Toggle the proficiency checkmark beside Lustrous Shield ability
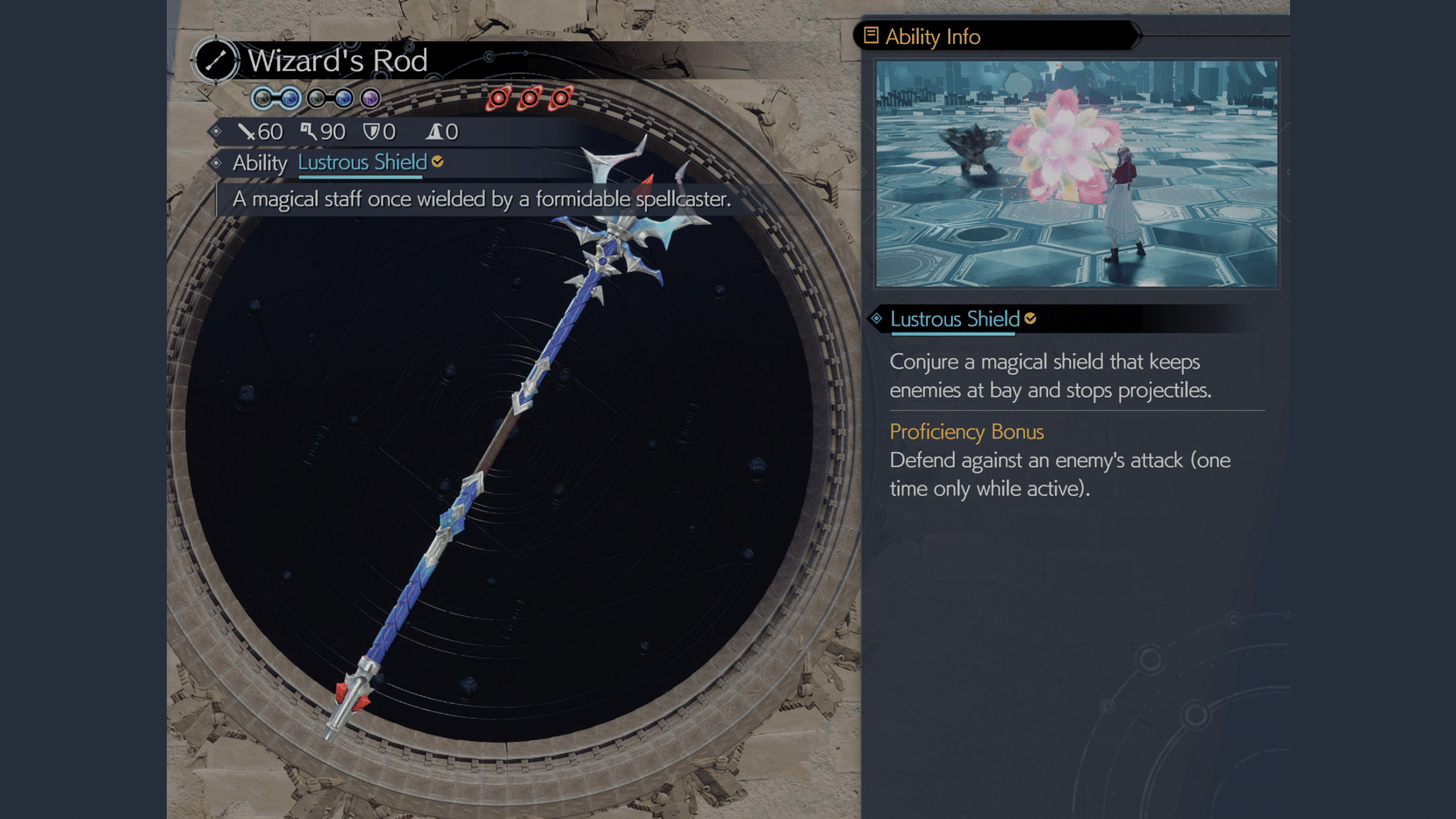The image size is (1456, 819). pos(437,161)
